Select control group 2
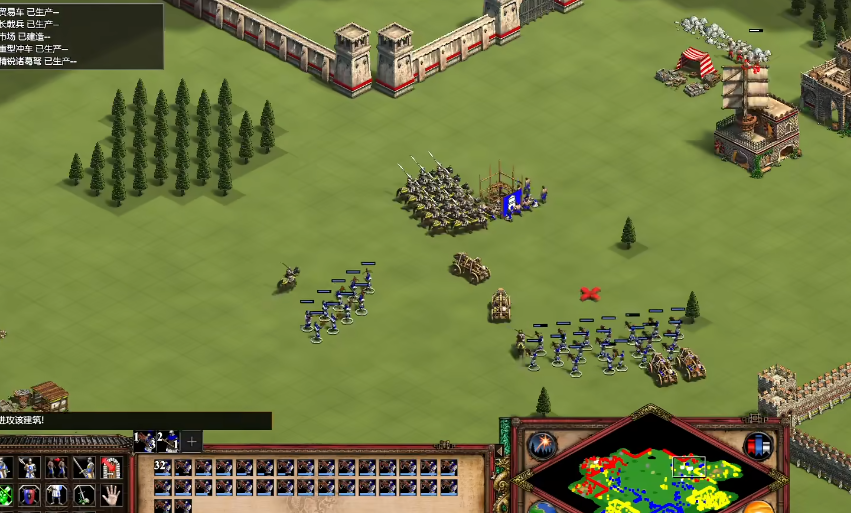 [x=167, y=441]
